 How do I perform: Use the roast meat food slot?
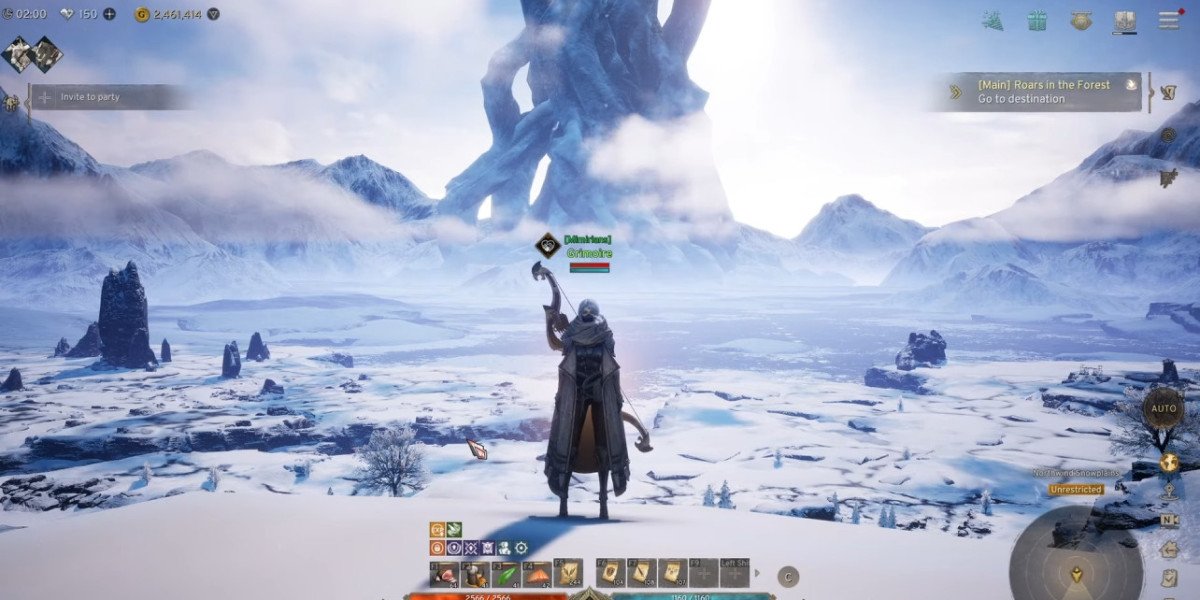(x=445, y=574)
